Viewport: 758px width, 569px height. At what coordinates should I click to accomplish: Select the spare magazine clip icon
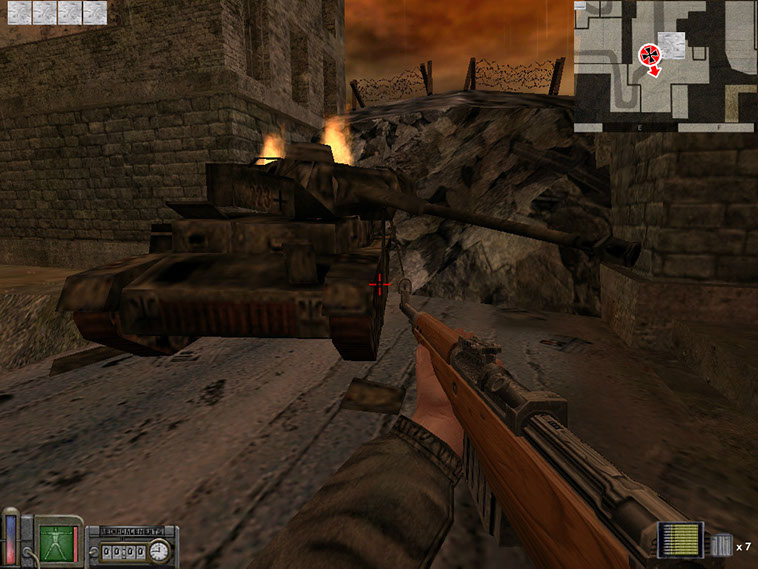(722, 546)
